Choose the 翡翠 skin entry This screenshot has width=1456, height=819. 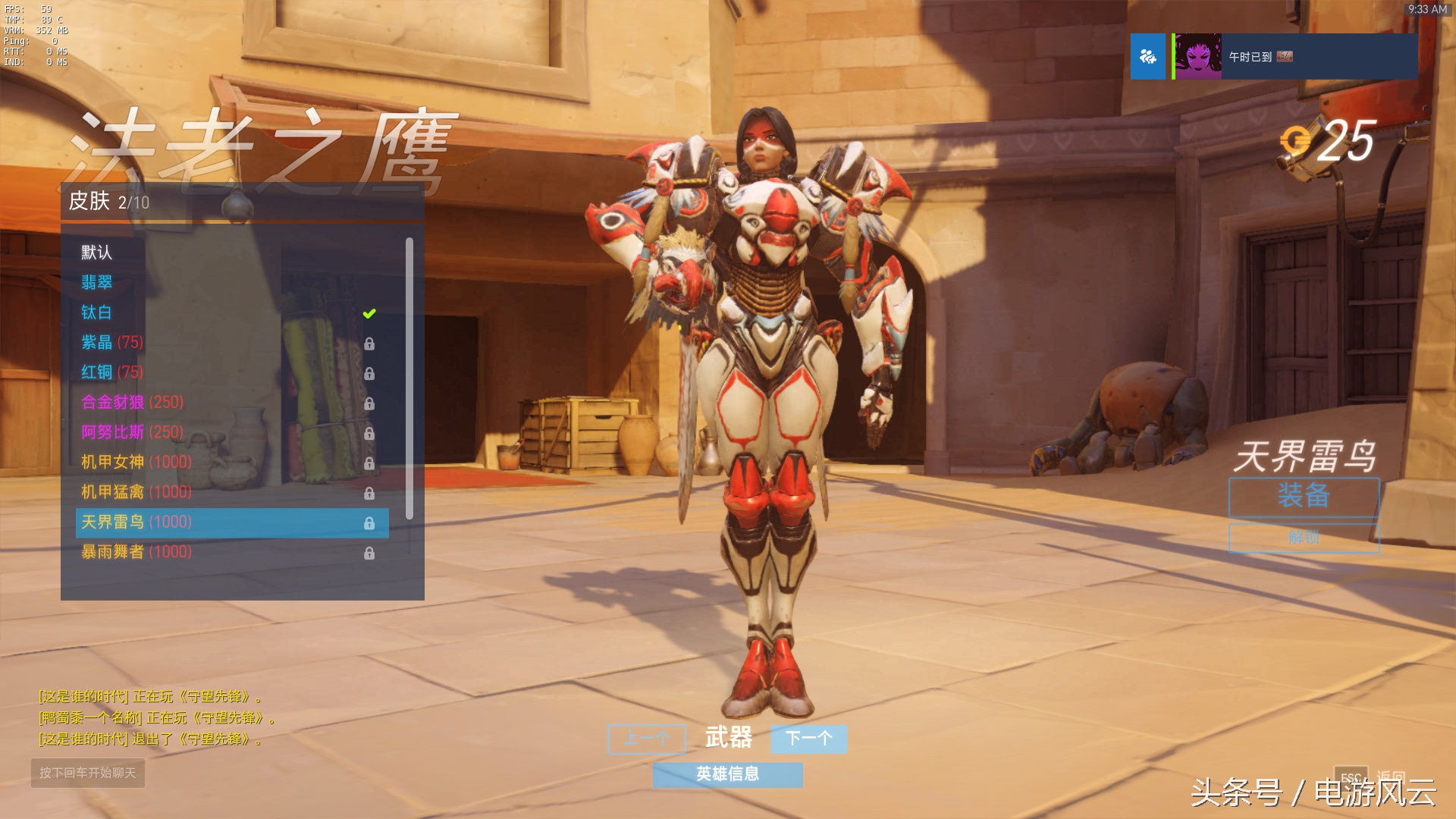coord(97,283)
